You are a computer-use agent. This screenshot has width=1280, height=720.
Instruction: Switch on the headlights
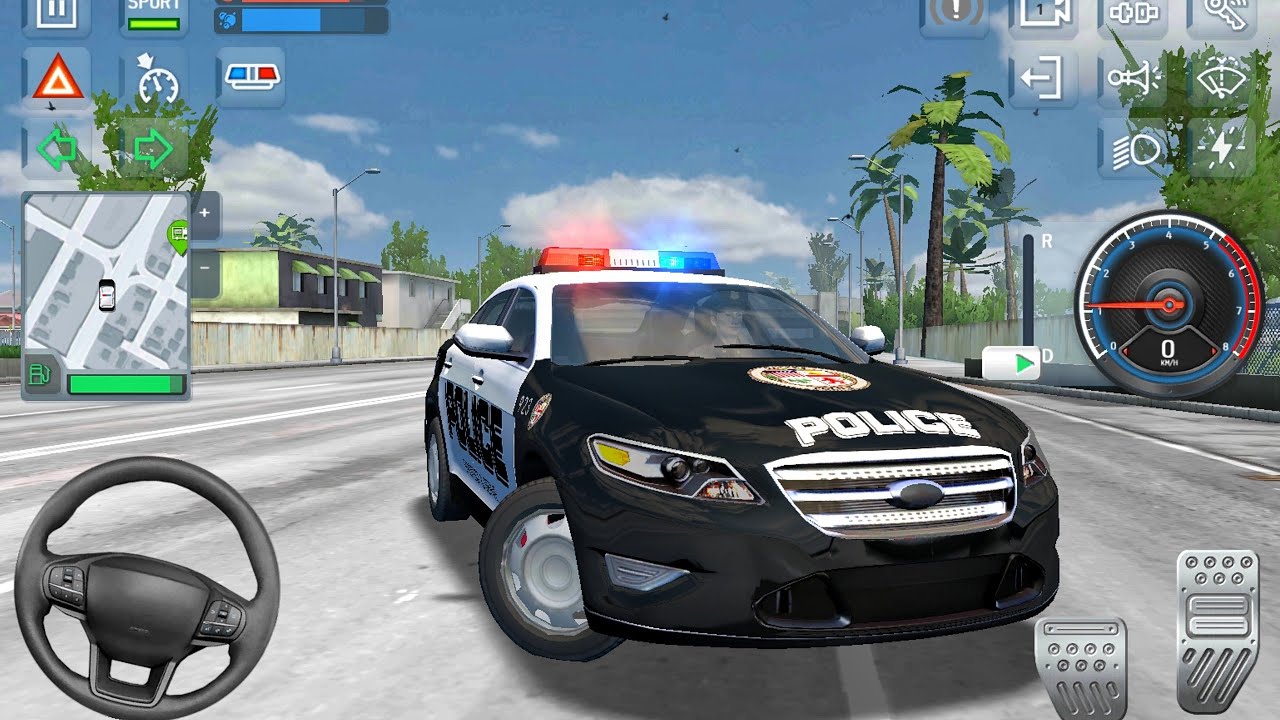[x=1132, y=149]
